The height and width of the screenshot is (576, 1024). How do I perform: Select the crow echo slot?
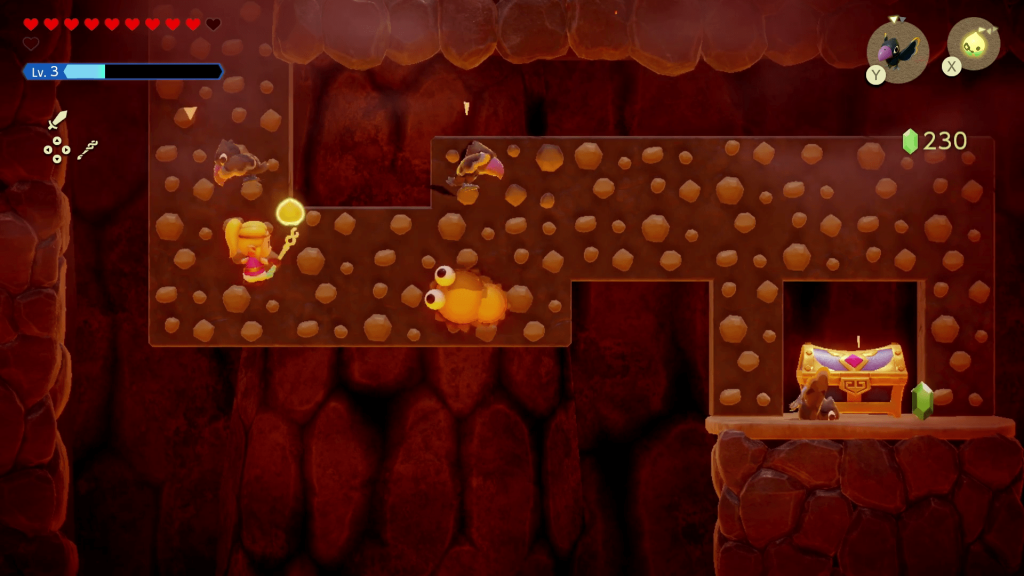coord(897,50)
